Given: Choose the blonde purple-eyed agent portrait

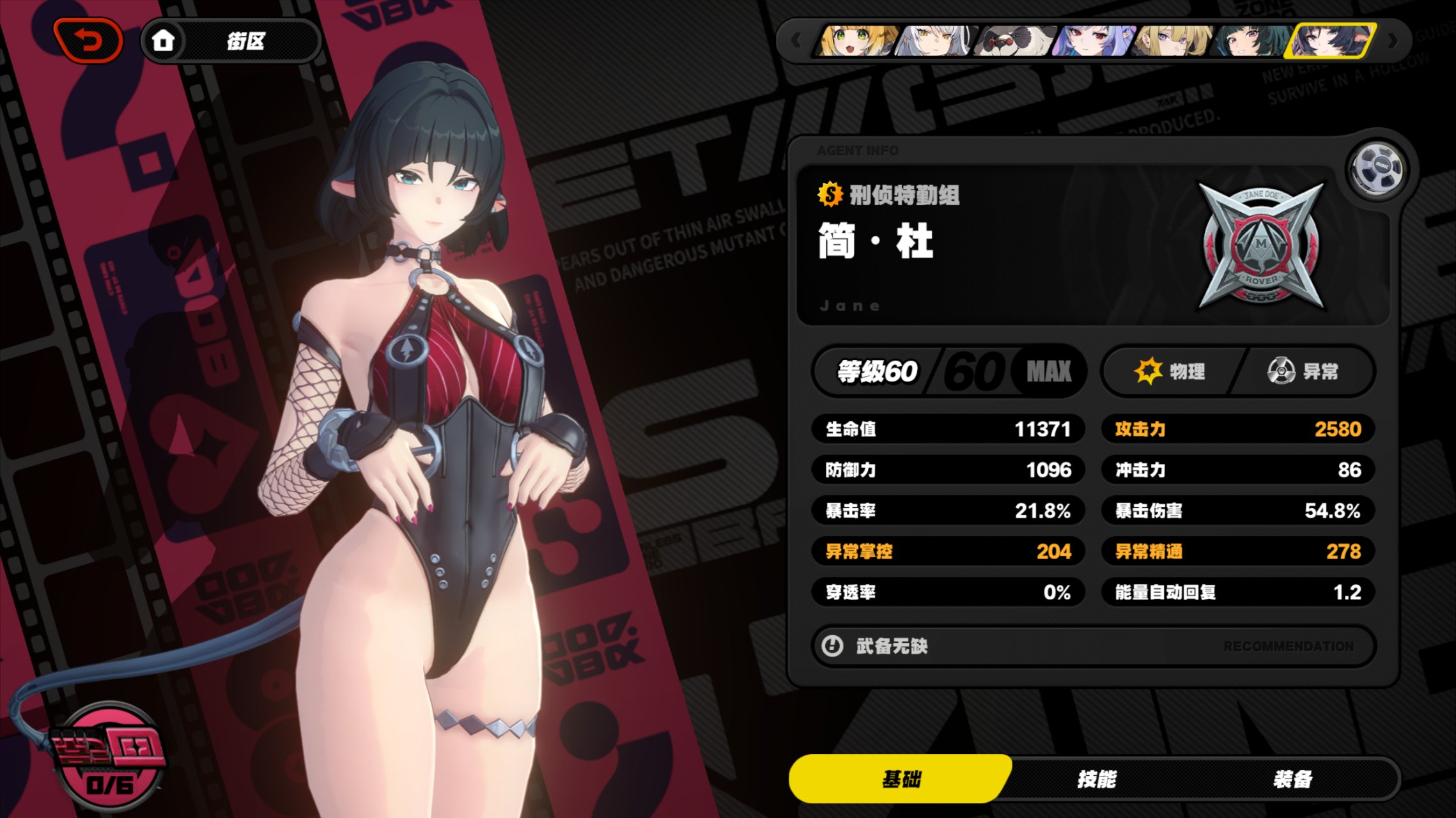Looking at the screenshot, I should click(x=1173, y=41).
